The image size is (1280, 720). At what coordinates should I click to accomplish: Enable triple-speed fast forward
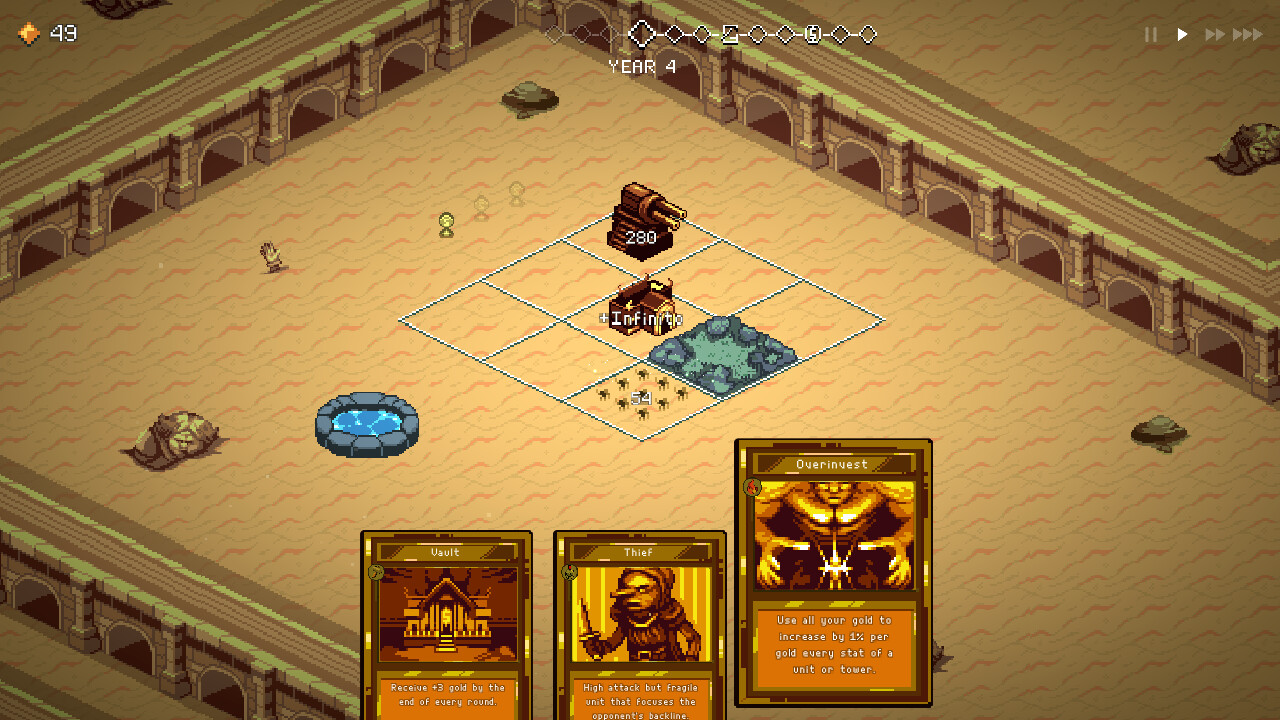(1250, 34)
